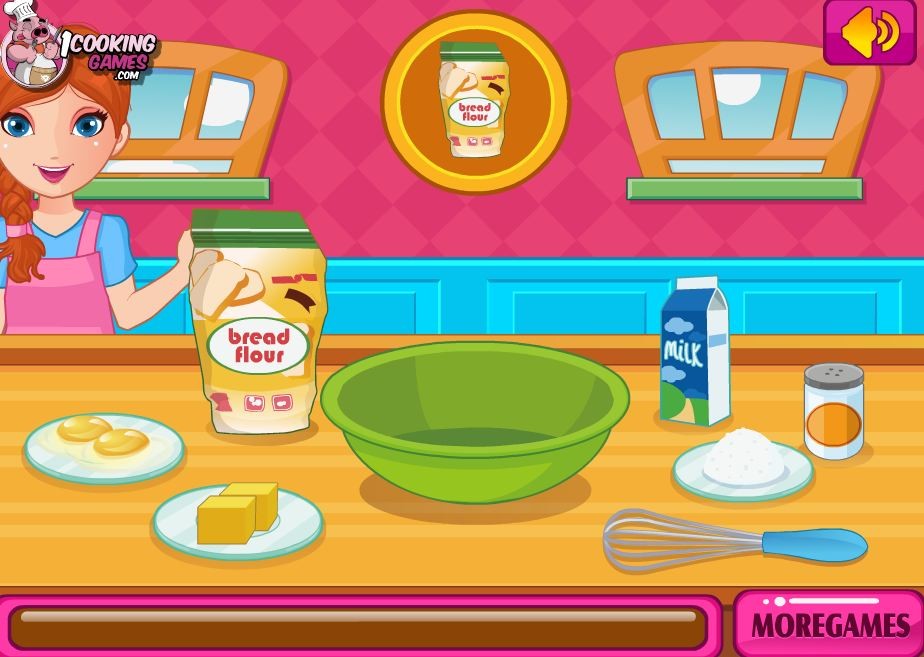
Task: Pick the orange-labelled shaker
Action: coord(833,411)
